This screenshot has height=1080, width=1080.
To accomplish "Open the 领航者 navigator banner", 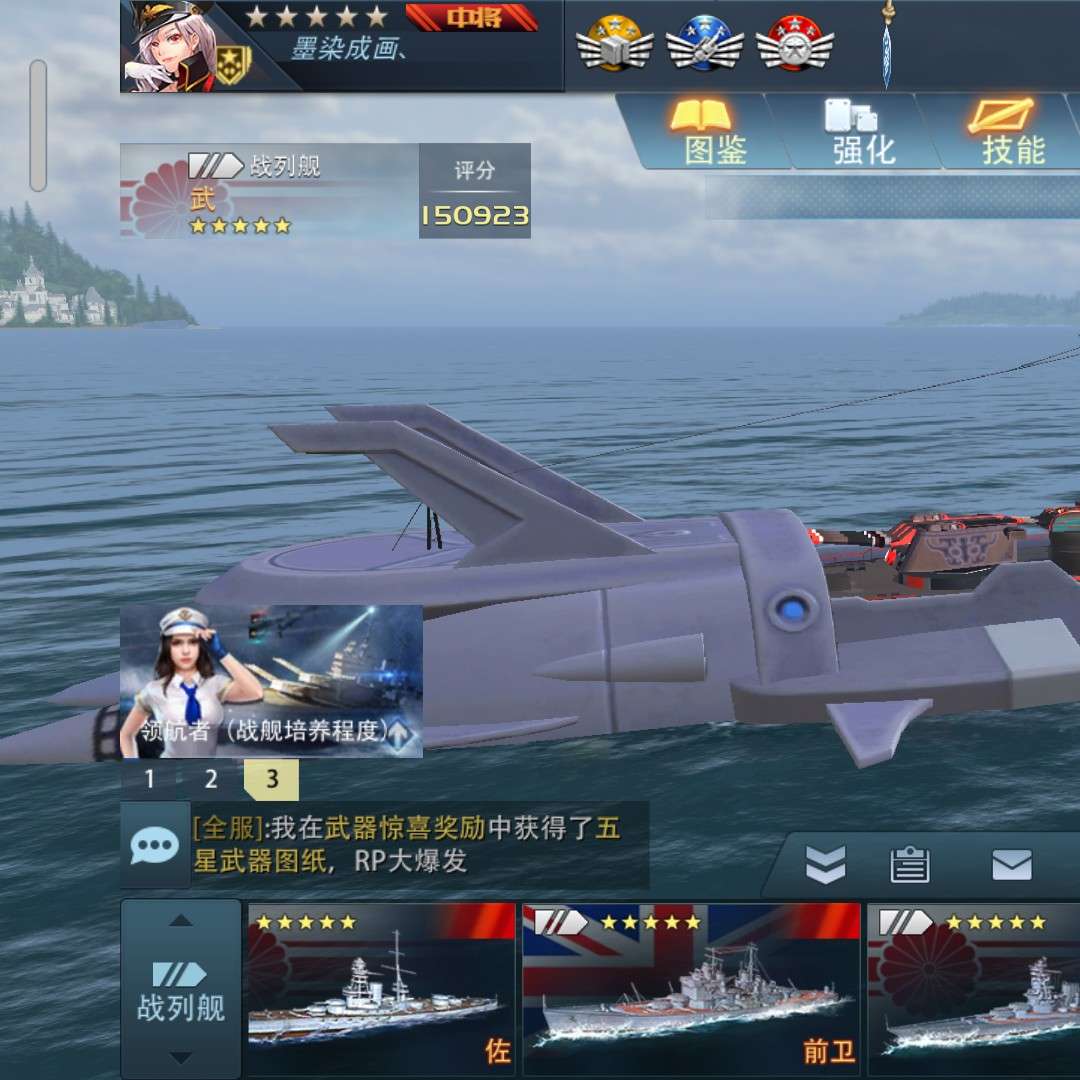I will (x=271, y=680).
